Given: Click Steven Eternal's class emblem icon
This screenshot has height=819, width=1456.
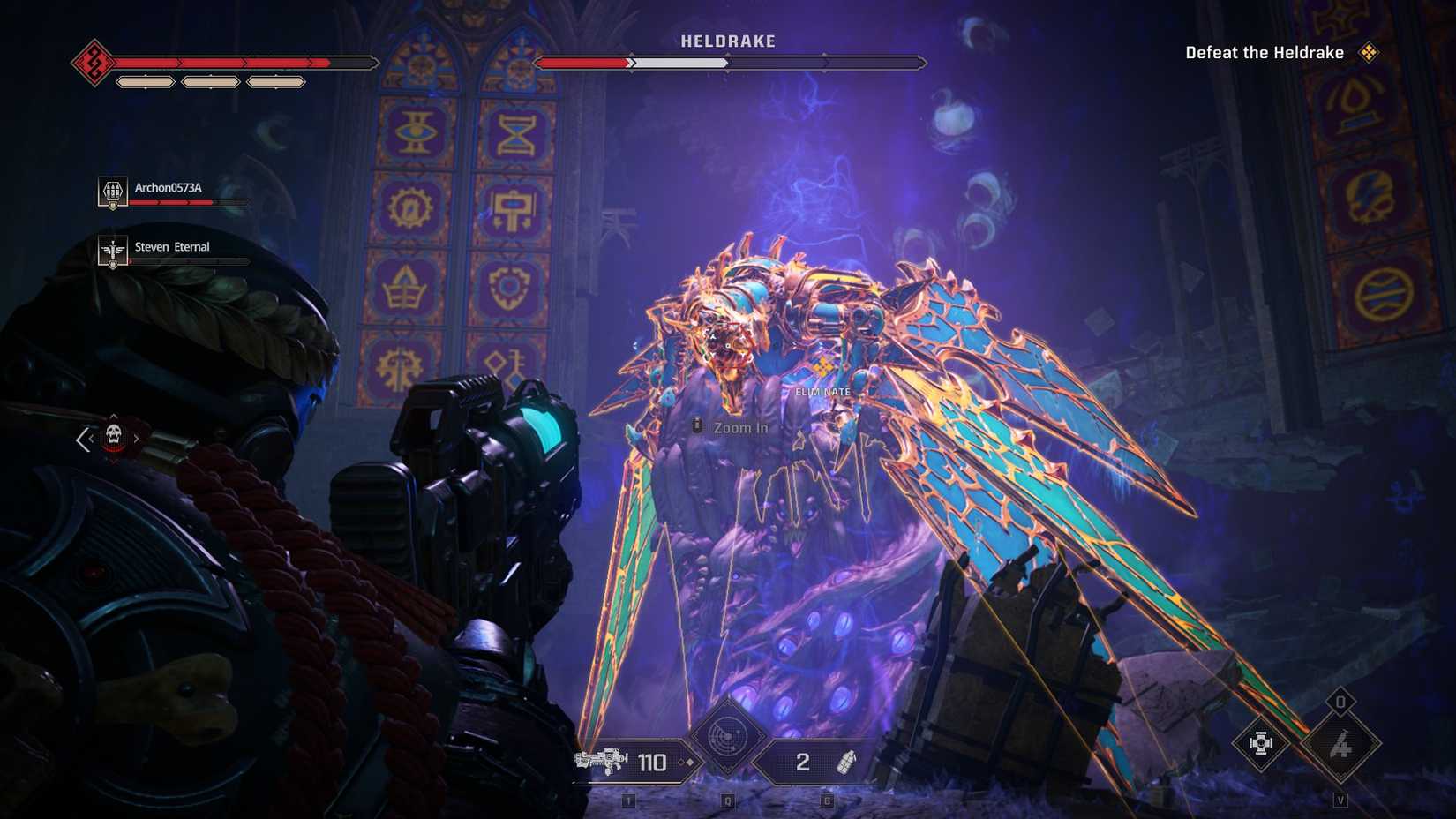Looking at the screenshot, I should [111, 251].
